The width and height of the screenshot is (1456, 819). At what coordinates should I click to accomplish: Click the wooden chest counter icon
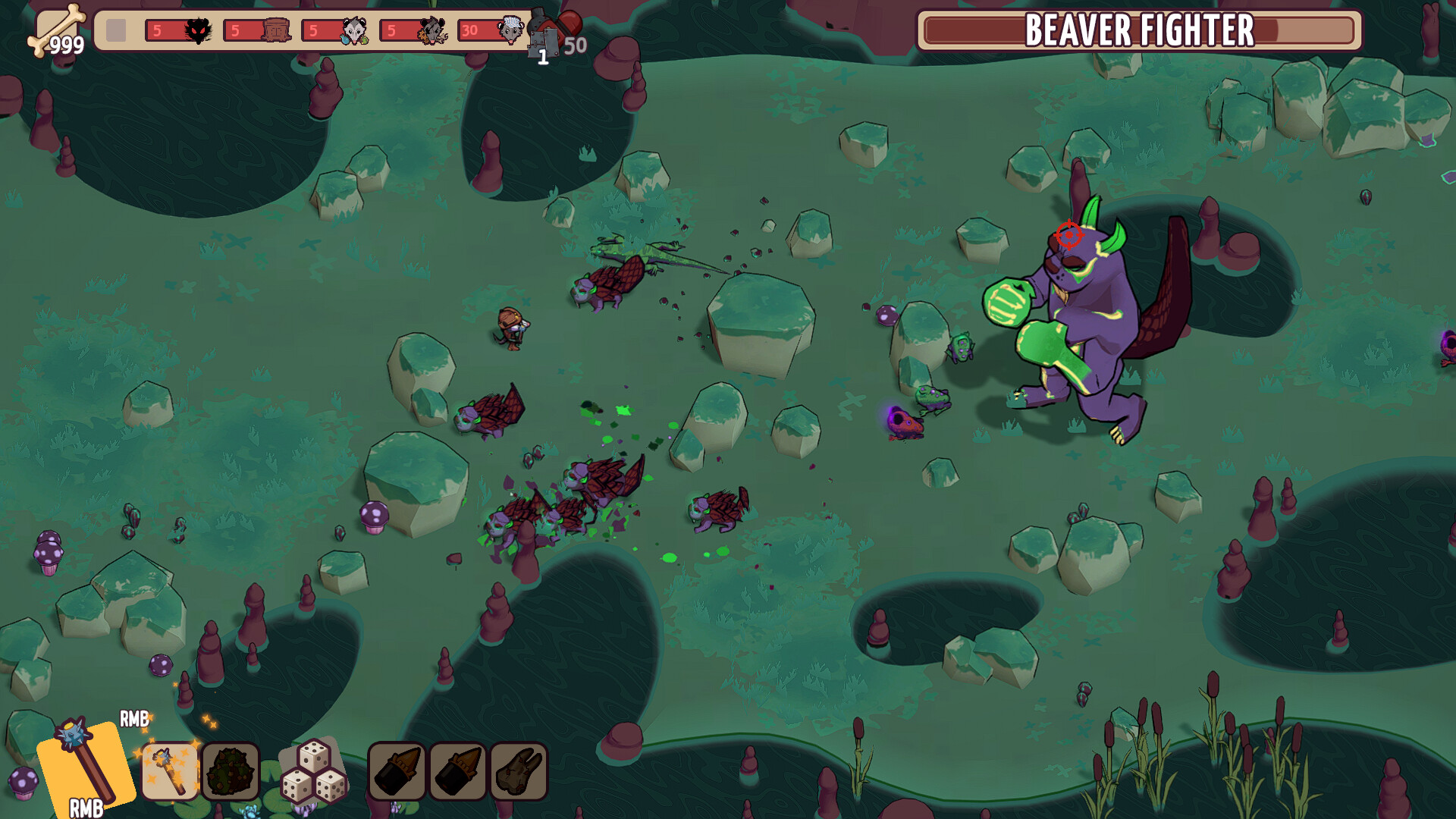pos(275,30)
